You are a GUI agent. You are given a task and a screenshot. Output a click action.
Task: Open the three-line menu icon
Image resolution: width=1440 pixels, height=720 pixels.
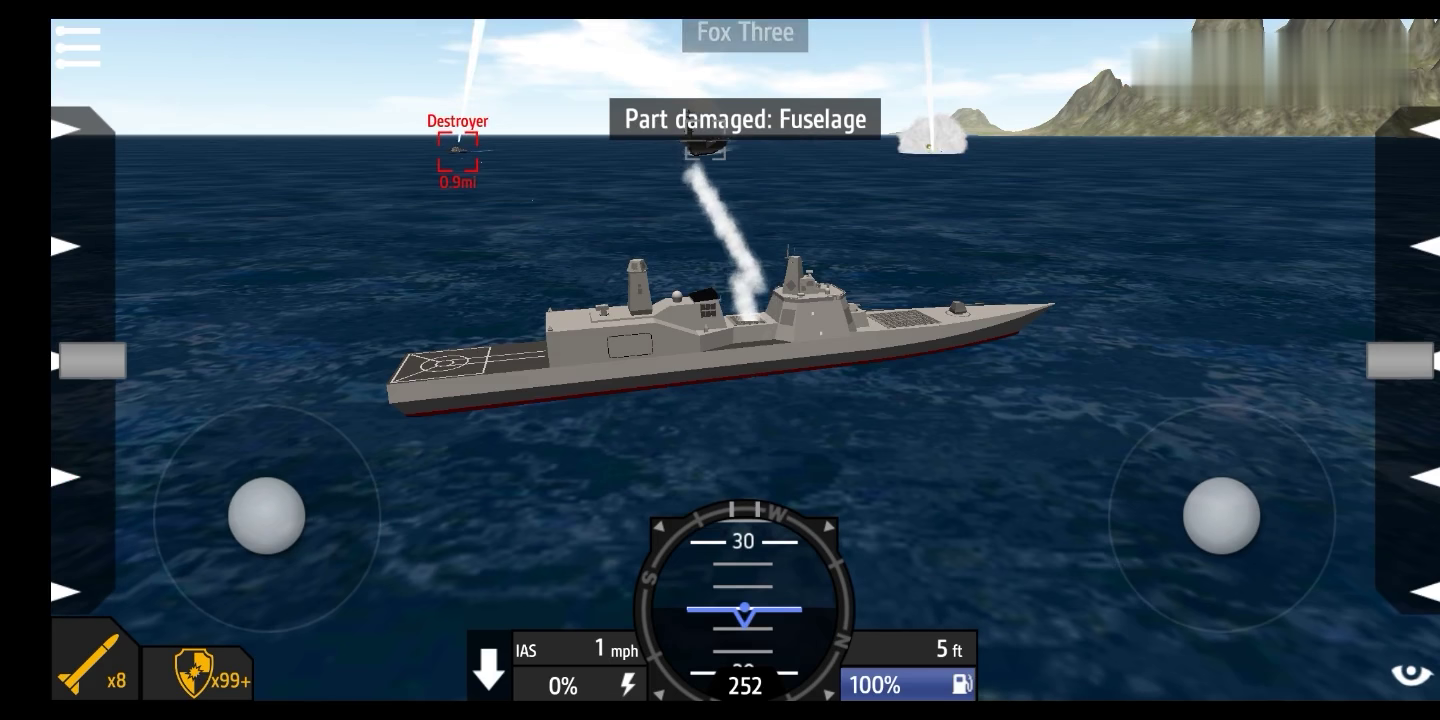click(x=79, y=47)
